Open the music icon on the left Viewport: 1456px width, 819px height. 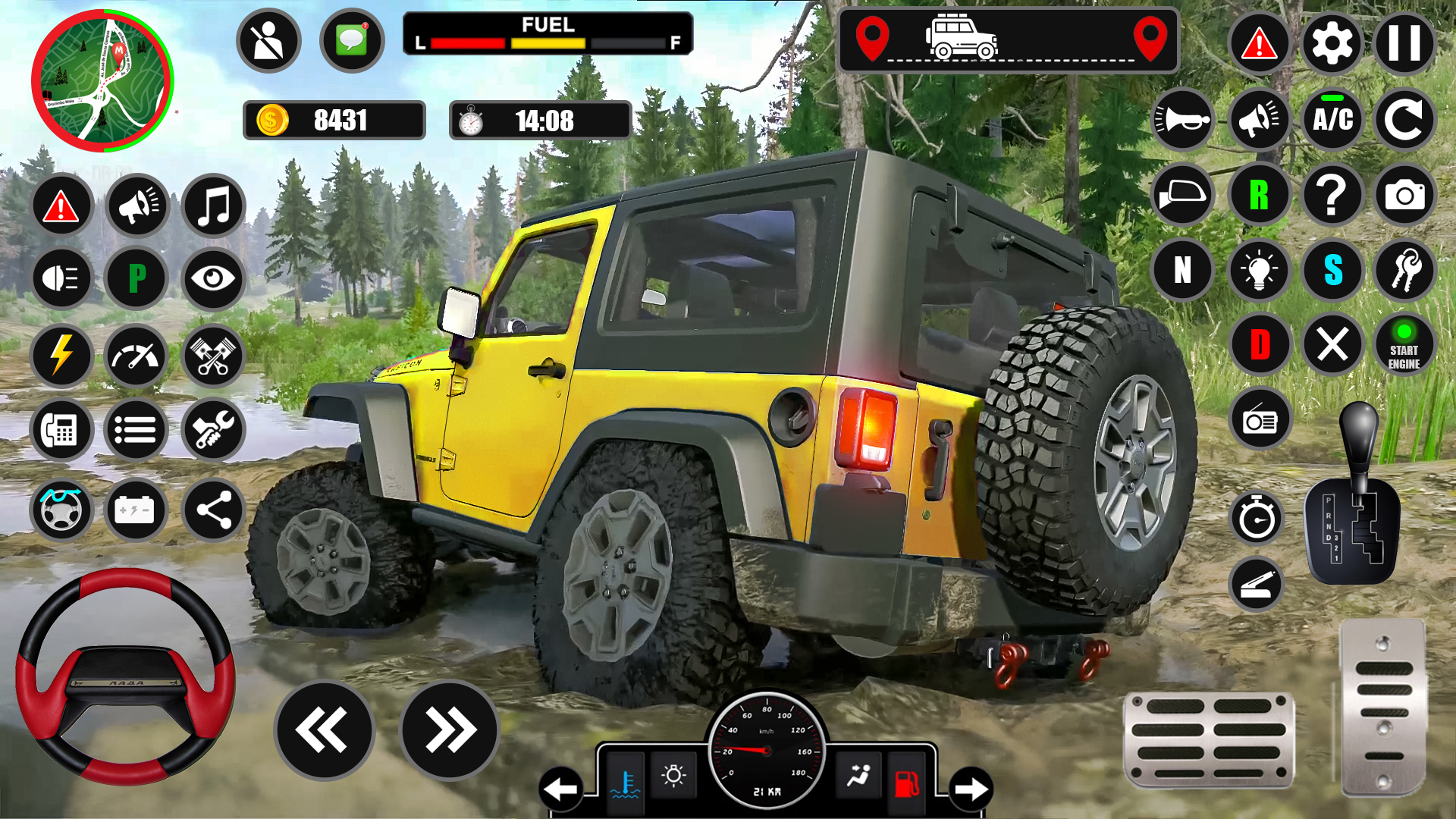click(x=212, y=205)
